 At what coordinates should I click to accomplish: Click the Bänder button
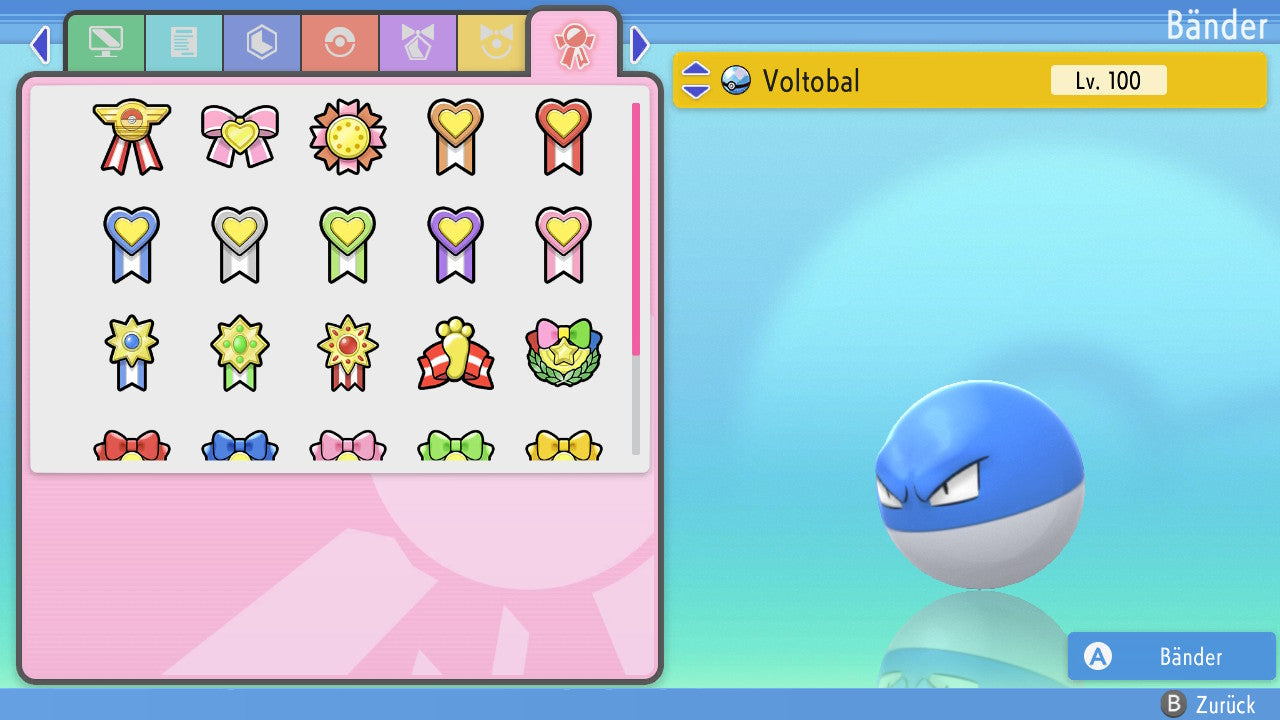[1171, 656]
